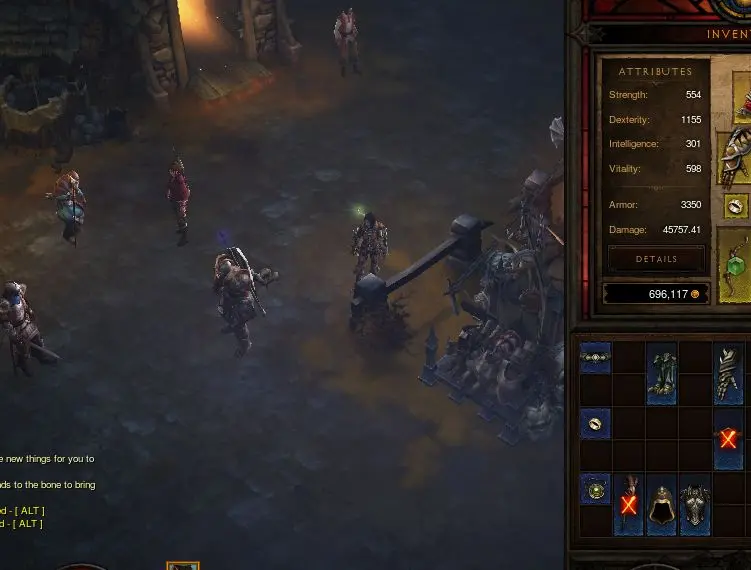
Task: Select the boots in the inventory
Action: pos(662,373)
